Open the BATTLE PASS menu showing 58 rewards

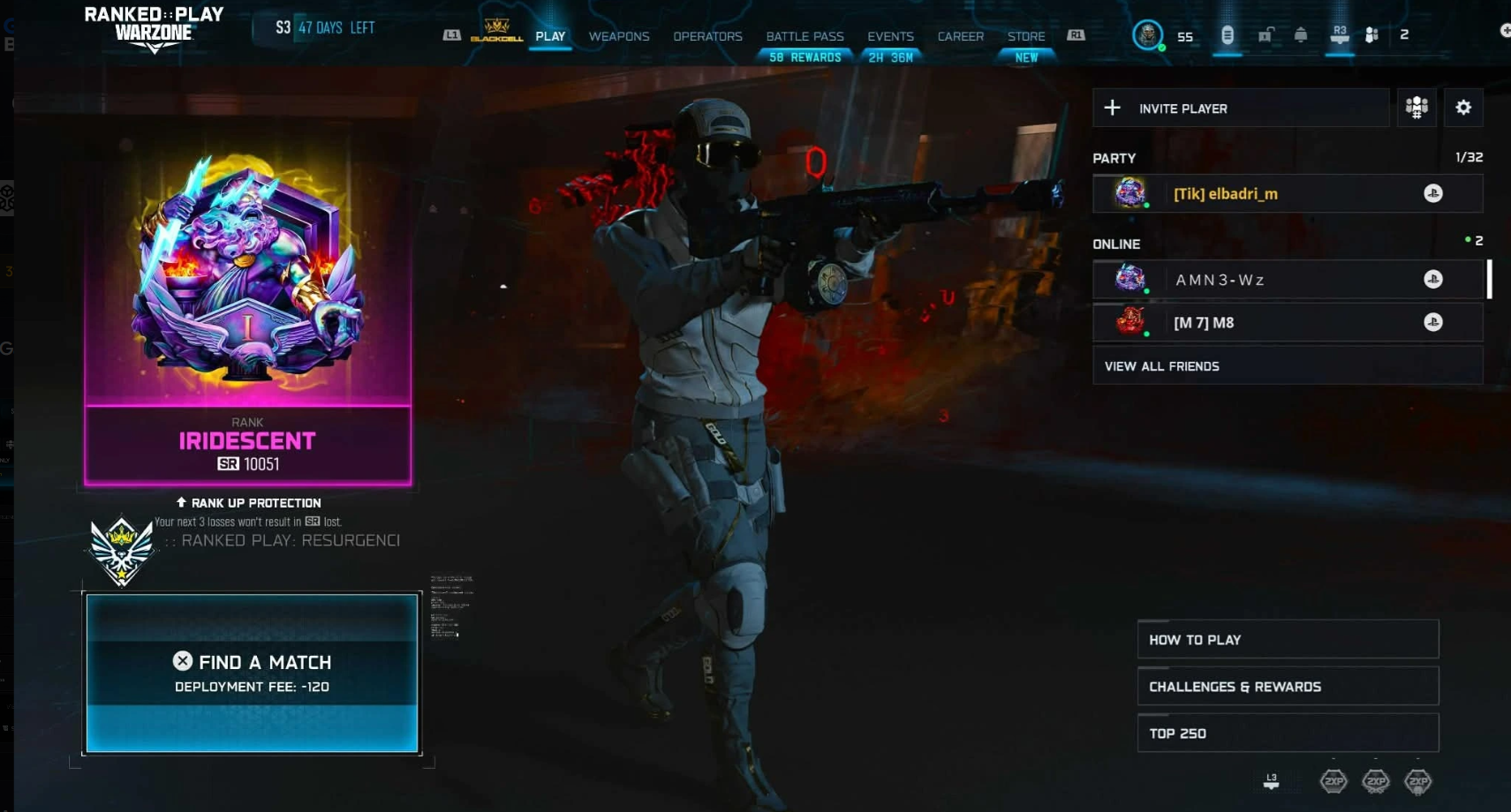(804, 36)
